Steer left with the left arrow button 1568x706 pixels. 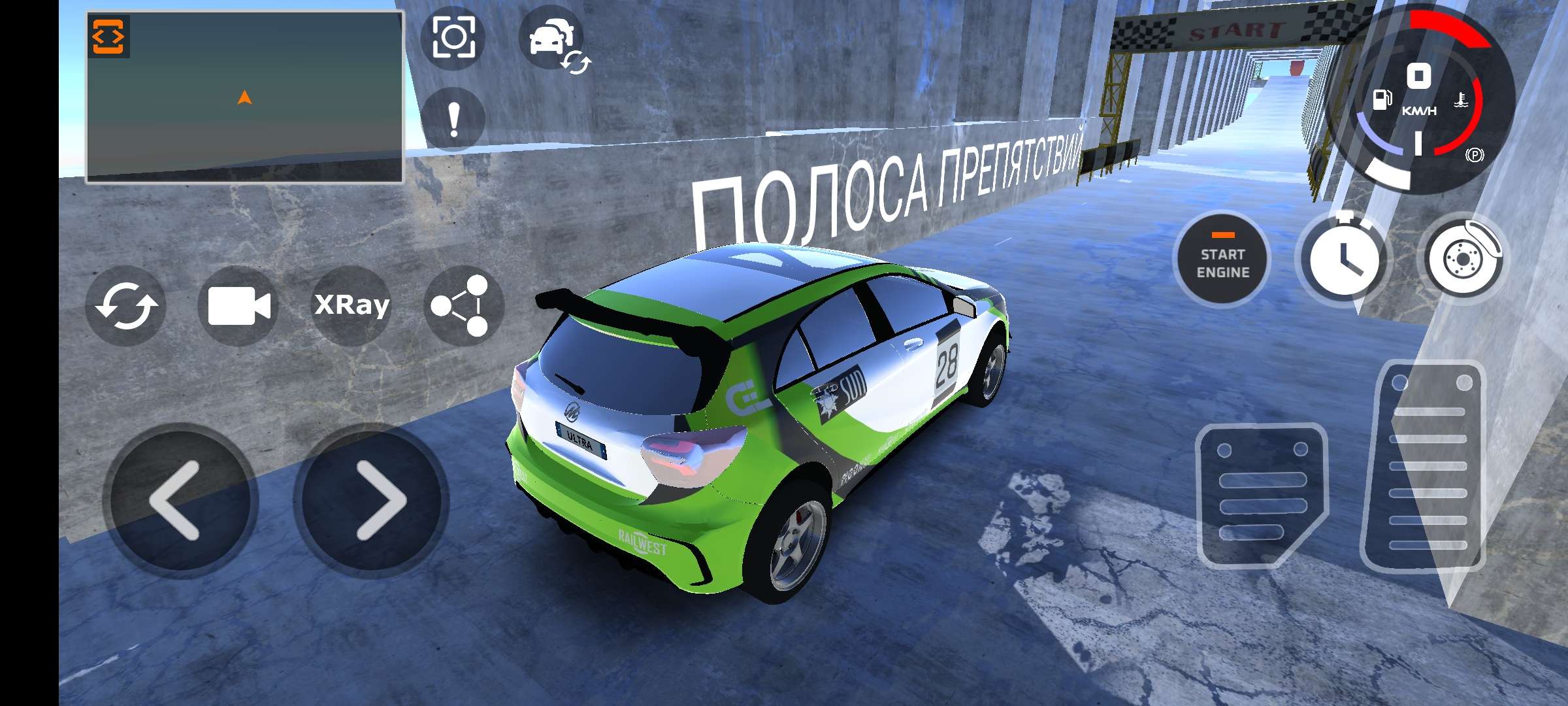coord(179,501)
